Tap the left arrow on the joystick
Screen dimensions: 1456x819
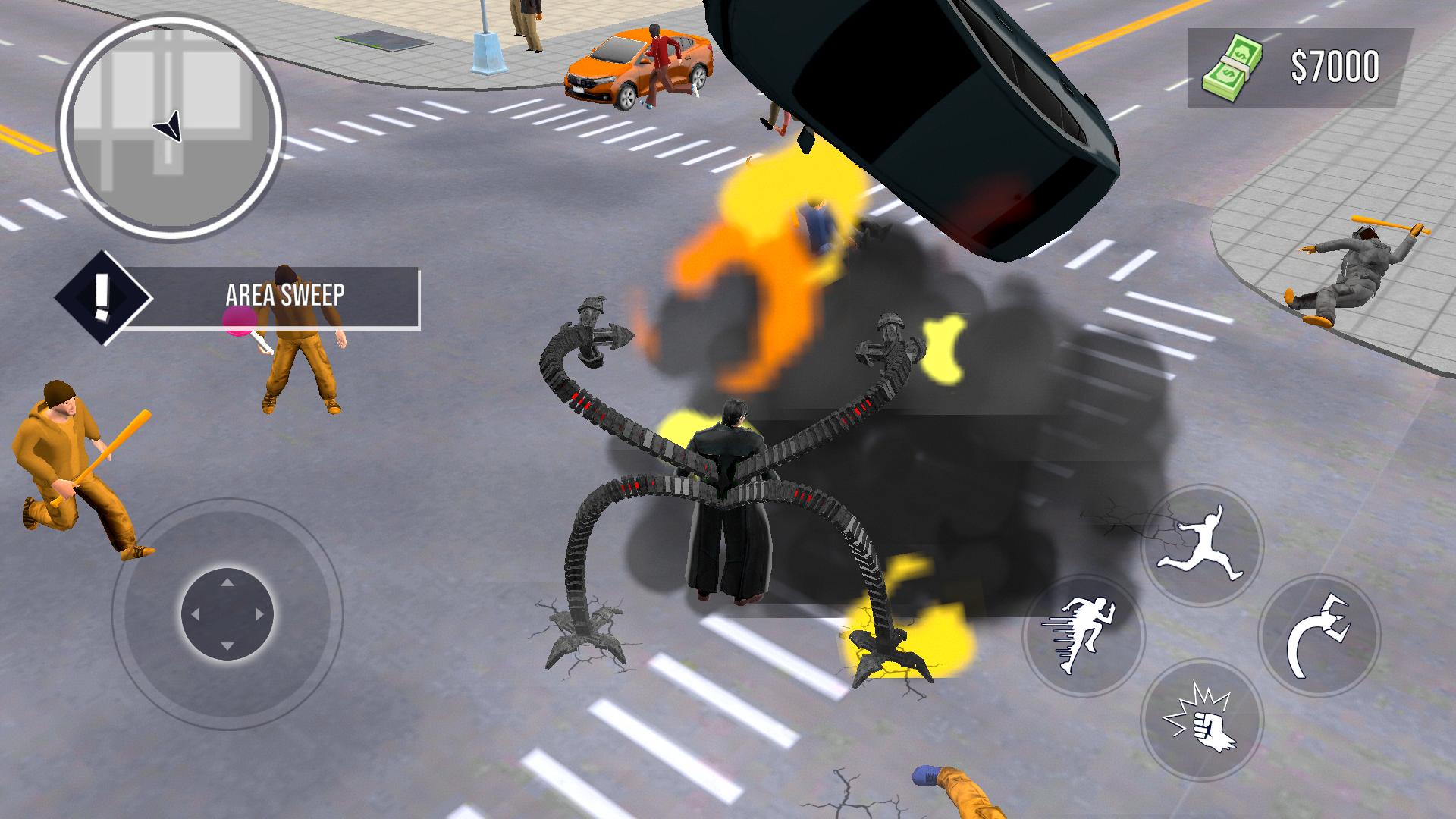click(196, 615)
